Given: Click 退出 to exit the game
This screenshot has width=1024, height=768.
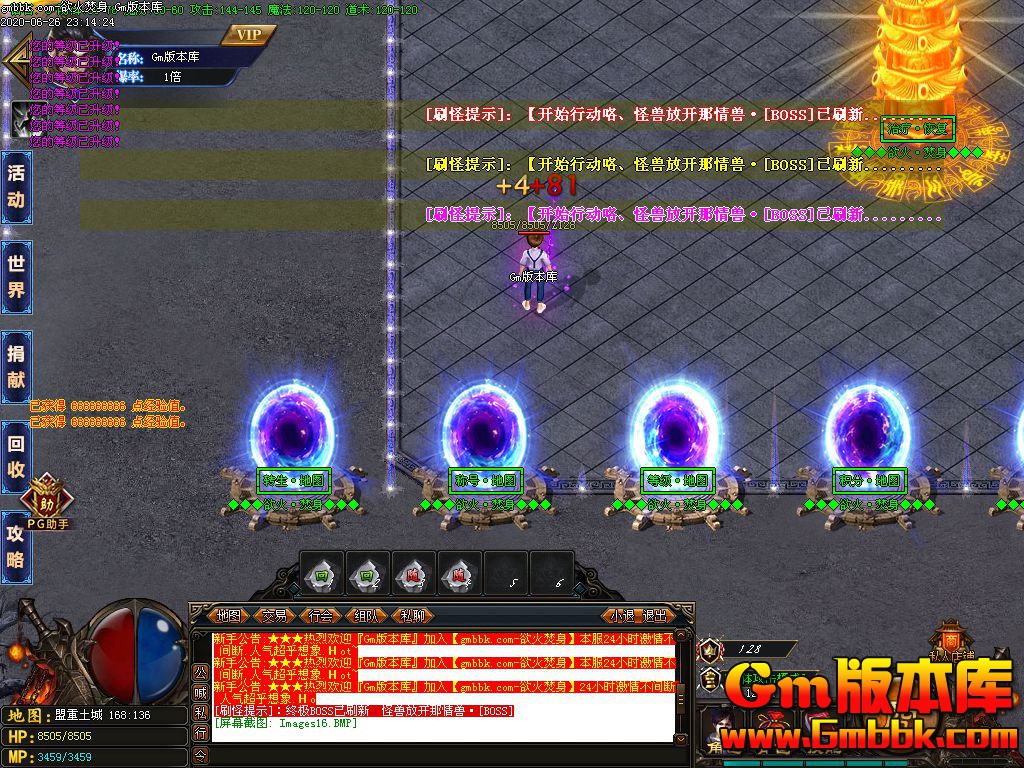Looking at the screenshot, I should (x=655, y=615).
